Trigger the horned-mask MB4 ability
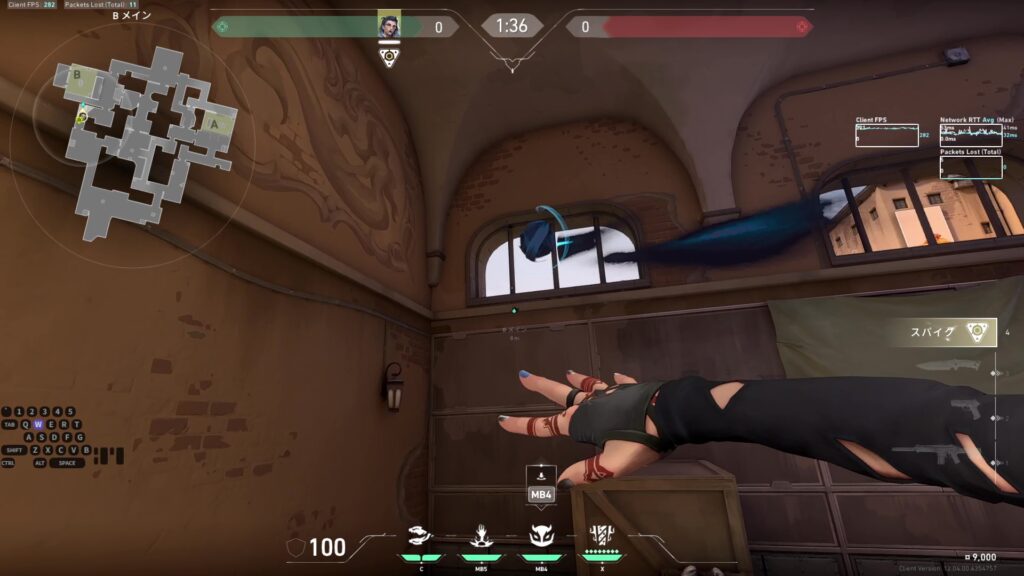The image size is (1024, 576). point(541,537)
